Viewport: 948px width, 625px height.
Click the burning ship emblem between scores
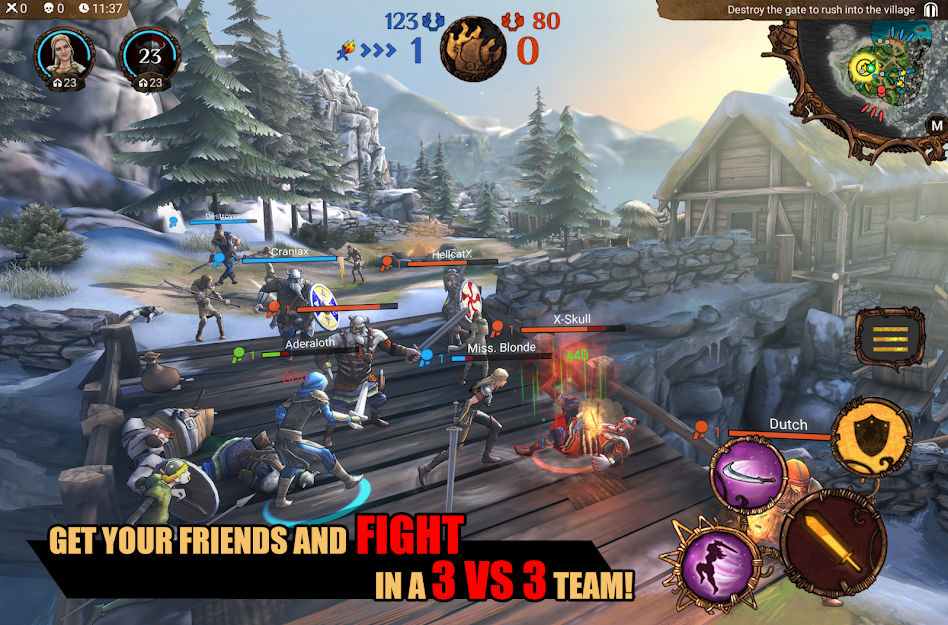pos(472,49)
